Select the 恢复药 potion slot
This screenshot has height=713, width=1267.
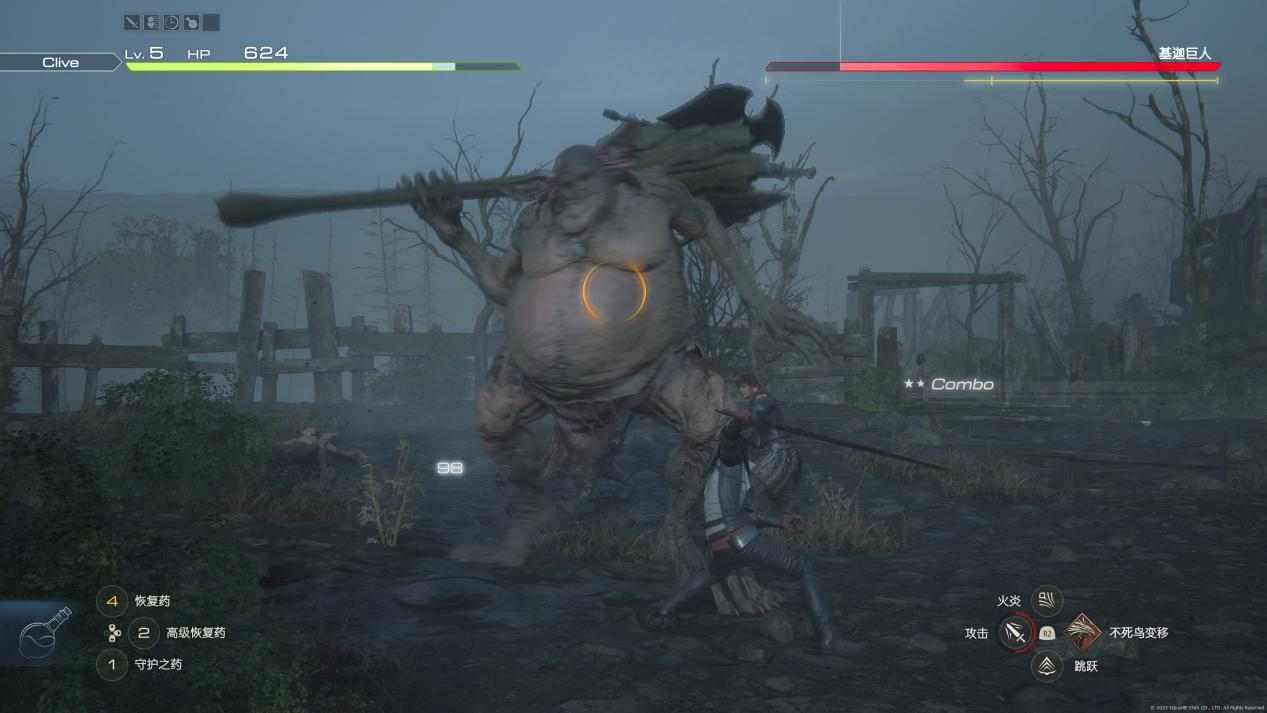(x=112, y=601)
